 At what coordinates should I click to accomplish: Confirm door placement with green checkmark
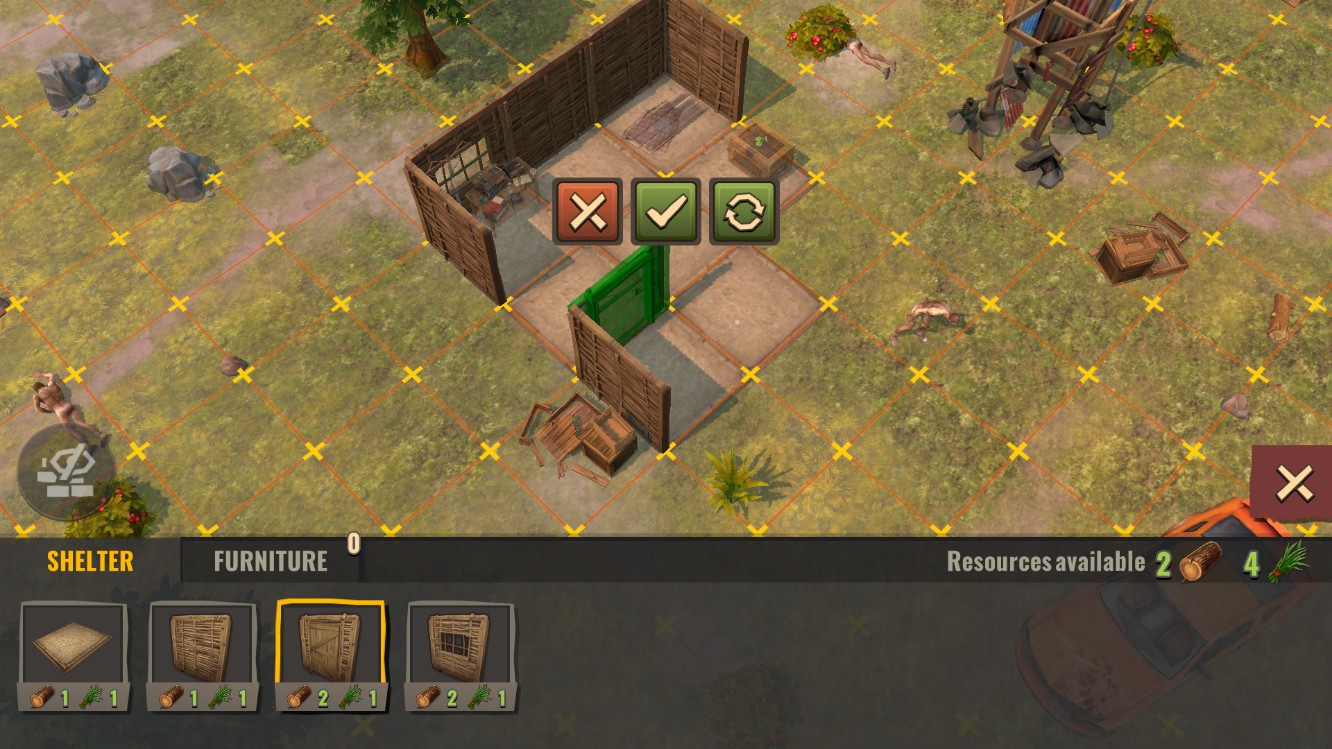tap(665, 211)
